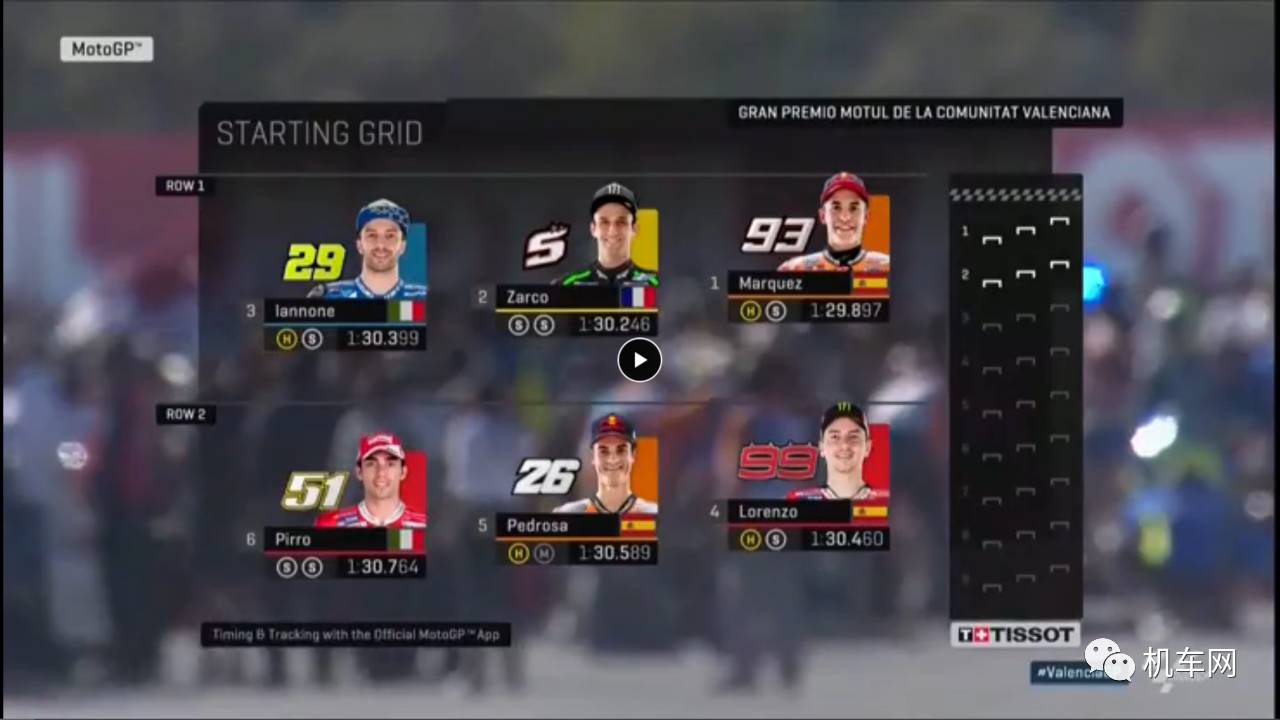
Task: Expand the ROW 2 section header
Action: (x=184, y=413)
